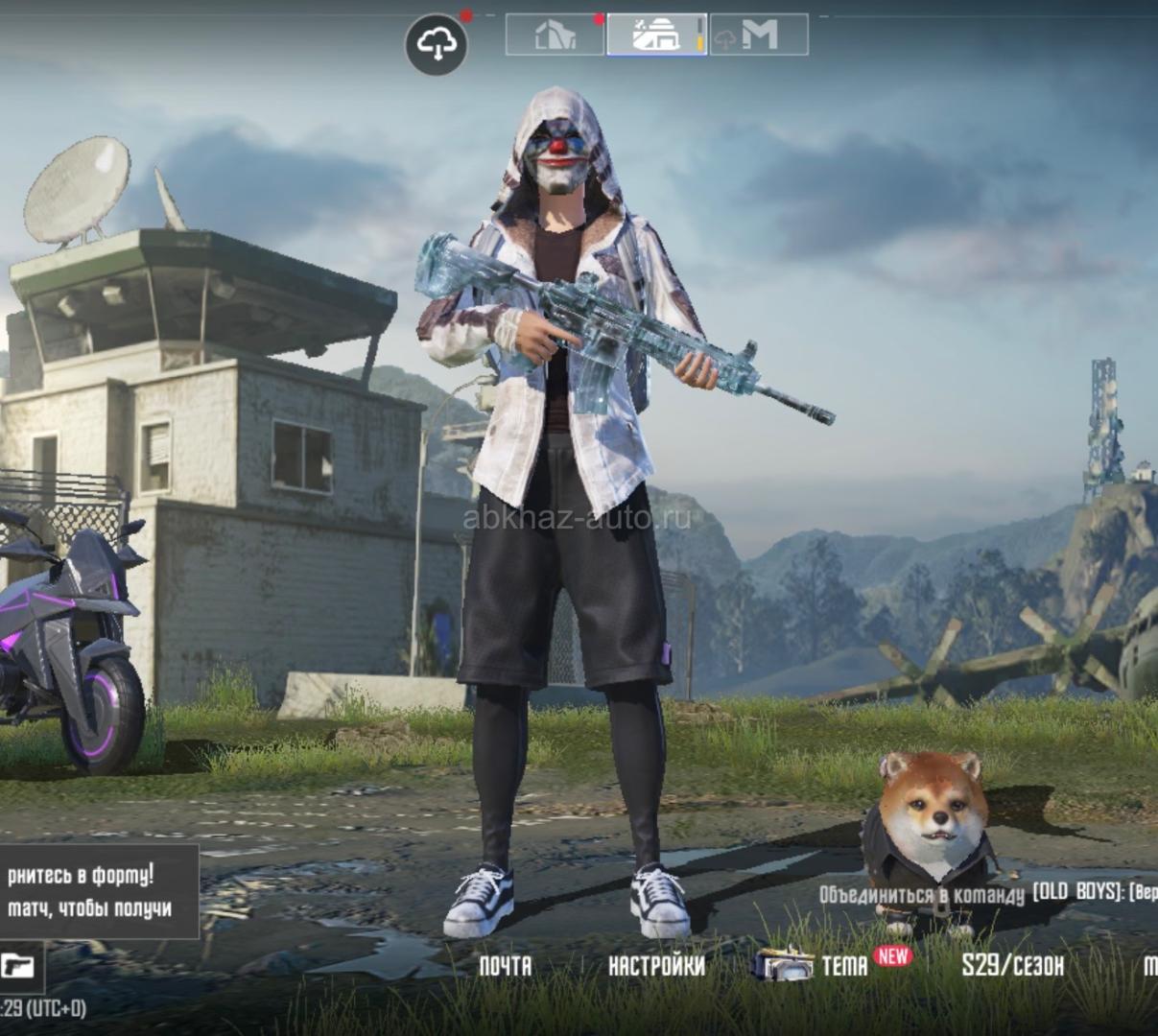Open the OLD BOYS team invite chat message
Viewport: 1158px width, 1036px height.
(988, 893)
